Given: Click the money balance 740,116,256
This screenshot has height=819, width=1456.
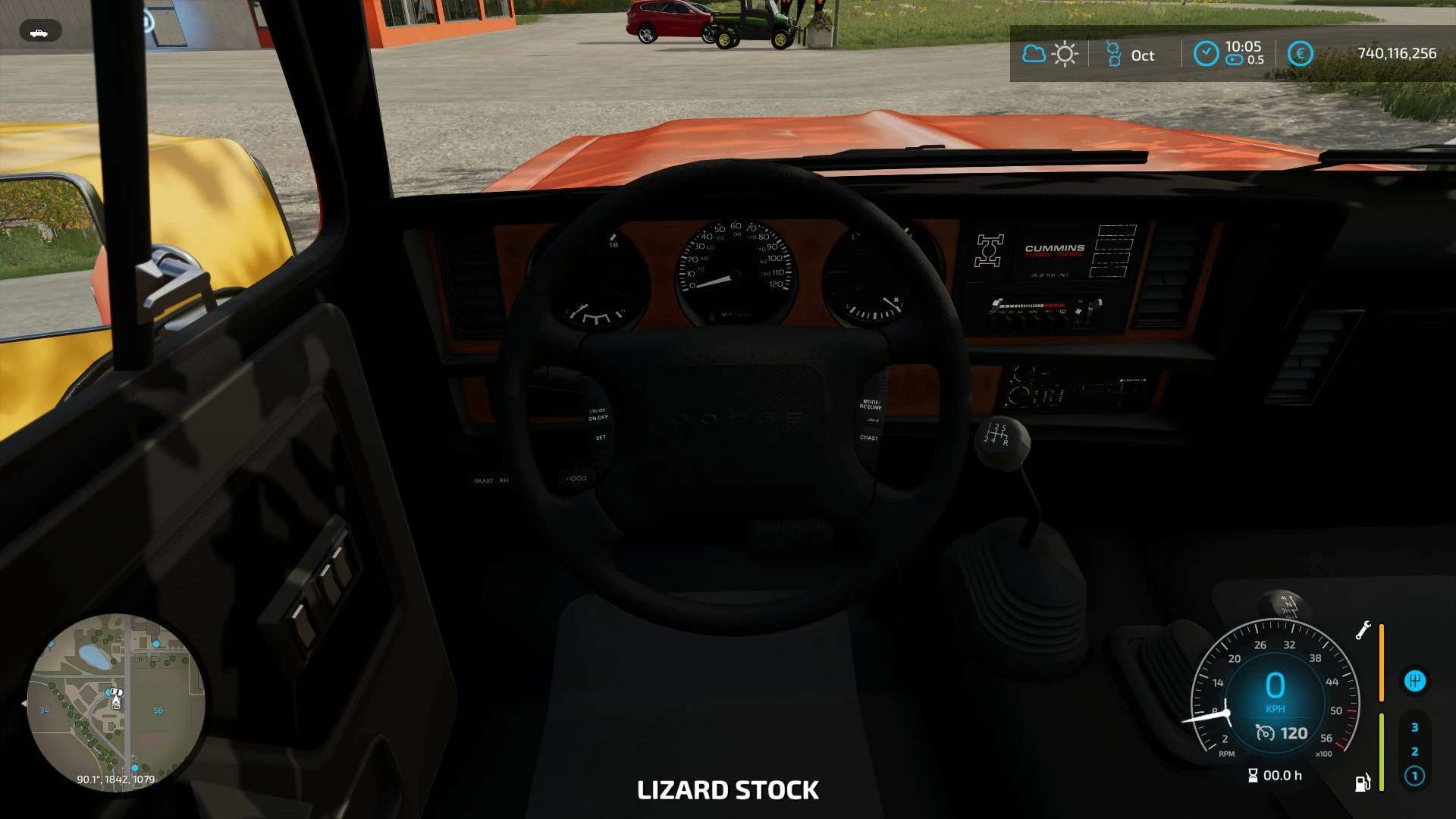Looking at the screenshot, I should (1395, 53).
